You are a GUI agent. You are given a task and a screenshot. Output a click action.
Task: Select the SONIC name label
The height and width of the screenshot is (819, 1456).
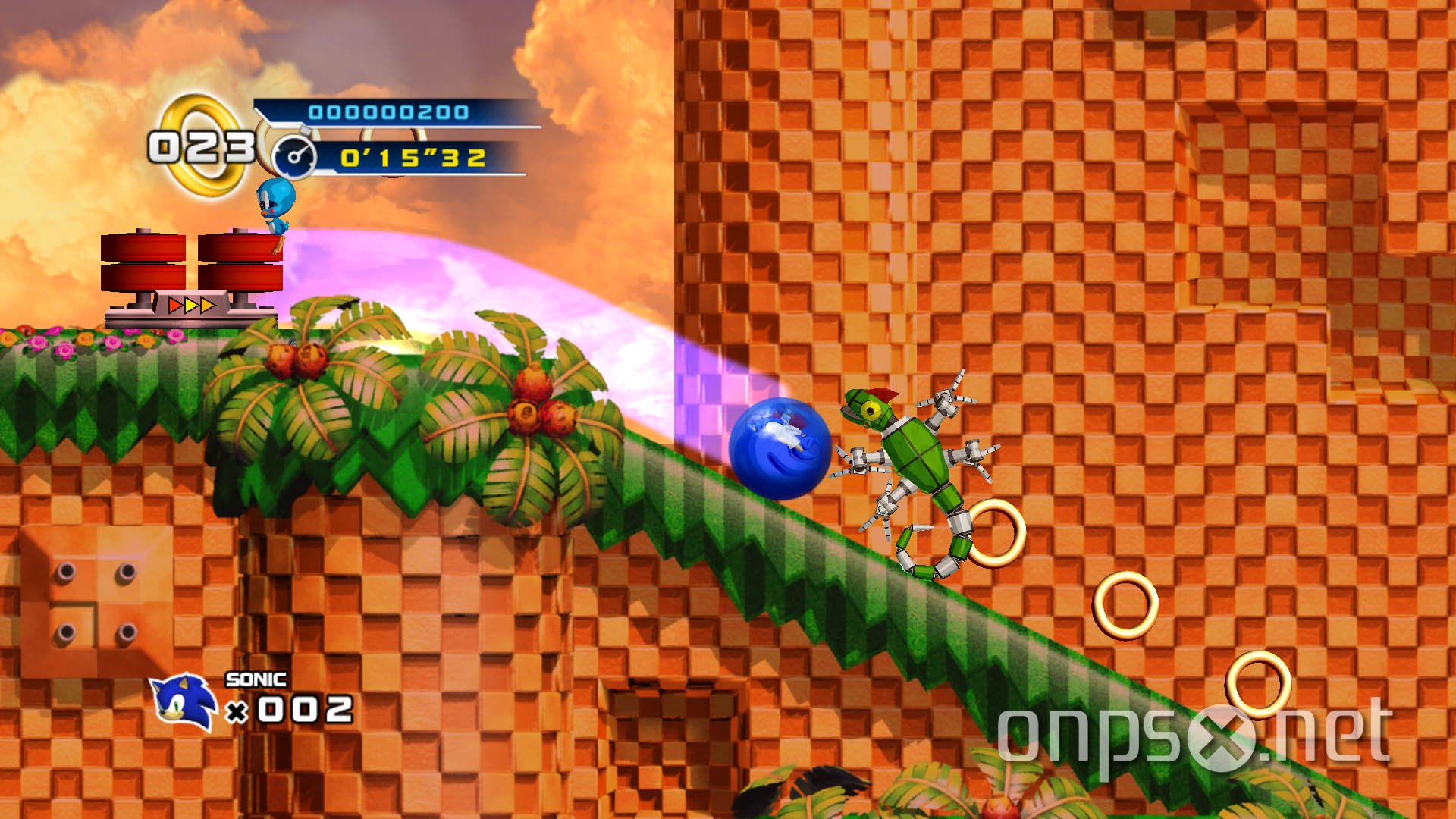256,681
